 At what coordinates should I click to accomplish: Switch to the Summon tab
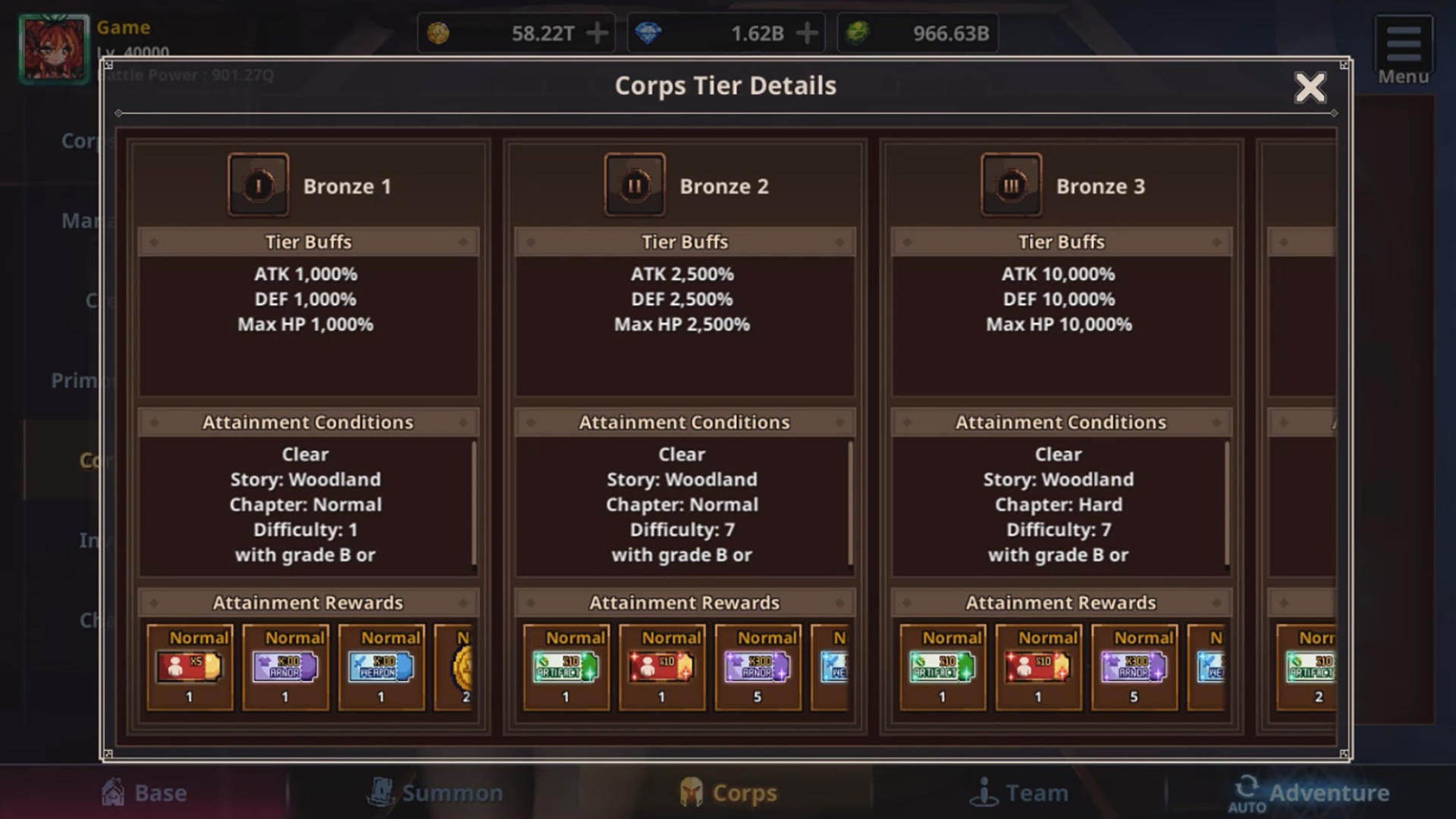436,792
